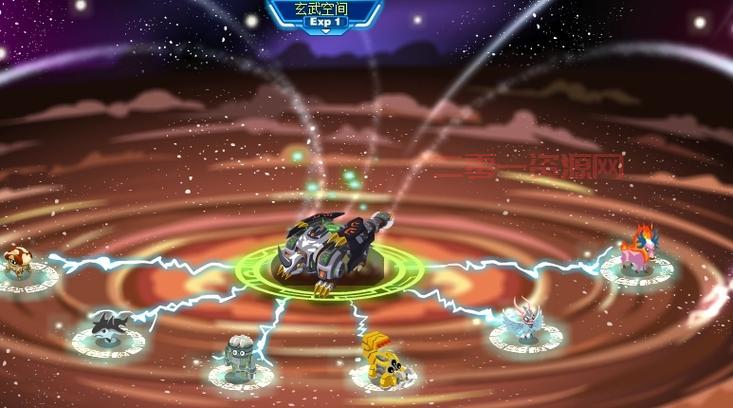The width and height of the screenshot is (733, 408).
Task: Expand the 玄武空间 panel's down arrow
Action: pyautogui.click(x=324, y=31)
